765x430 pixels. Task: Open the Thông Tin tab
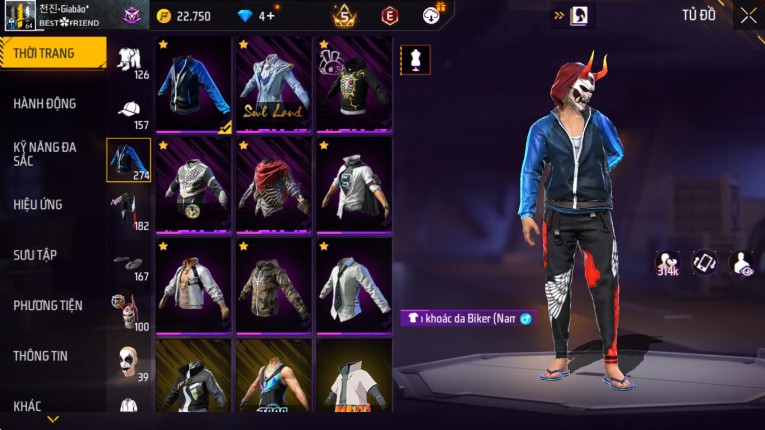pyautogui.click(x=41, y=355)
